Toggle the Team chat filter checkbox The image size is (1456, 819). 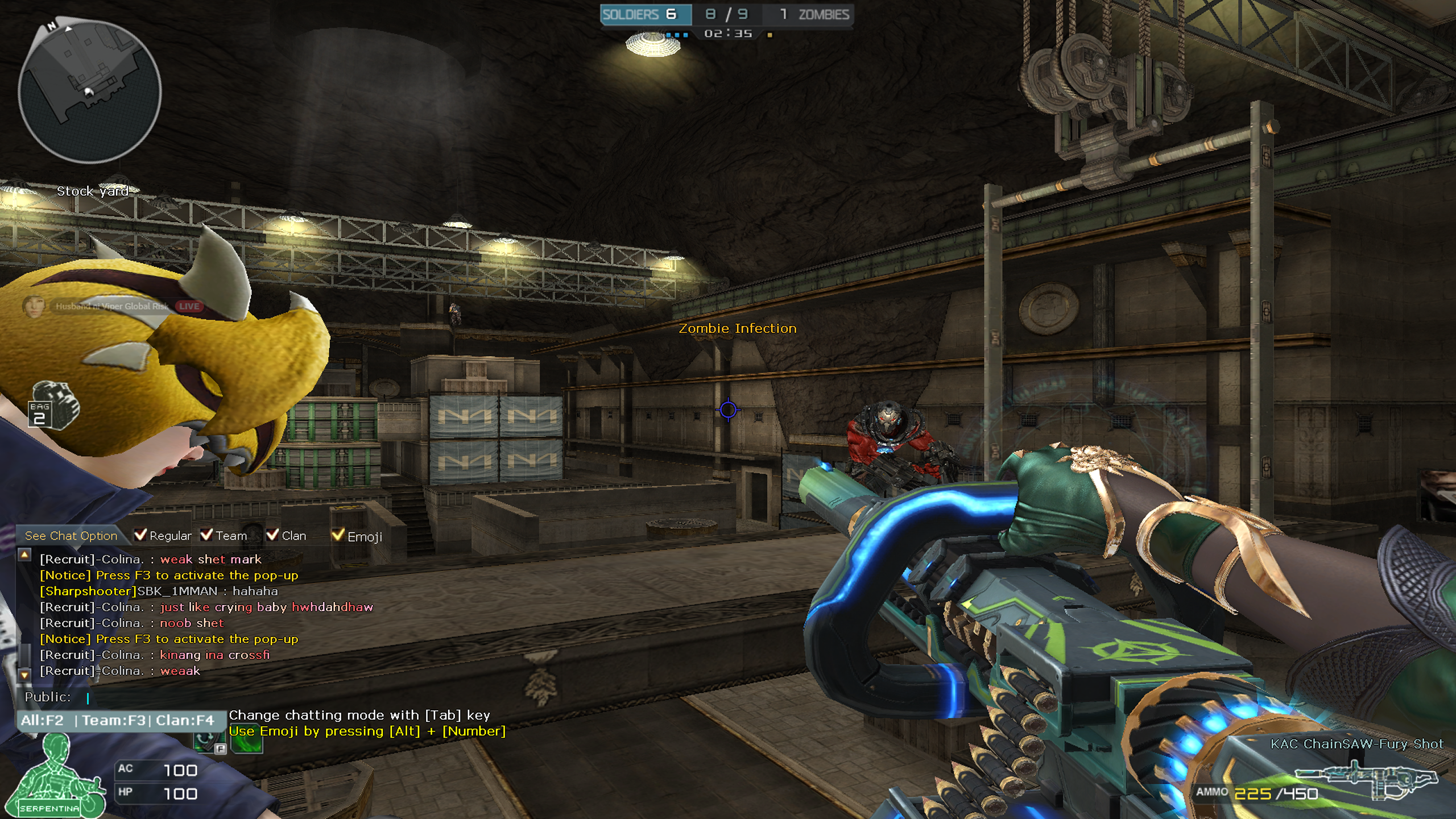(x=206, y=535)
